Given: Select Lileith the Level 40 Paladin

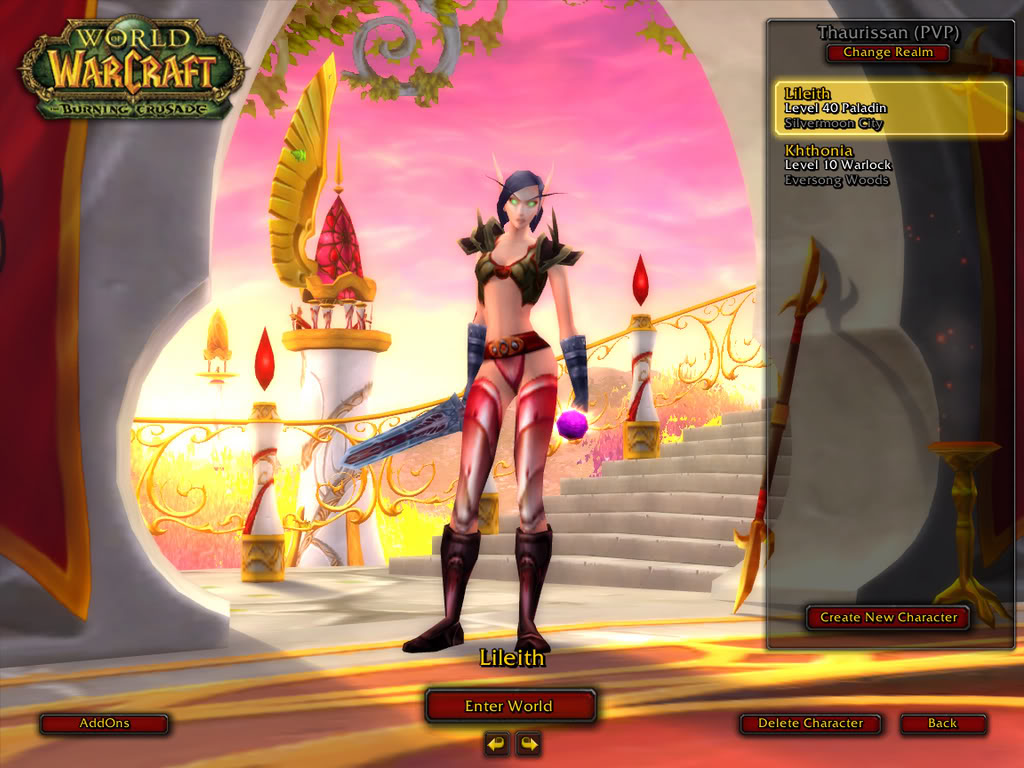Looking at the screenshot, I should coord(891,108).
